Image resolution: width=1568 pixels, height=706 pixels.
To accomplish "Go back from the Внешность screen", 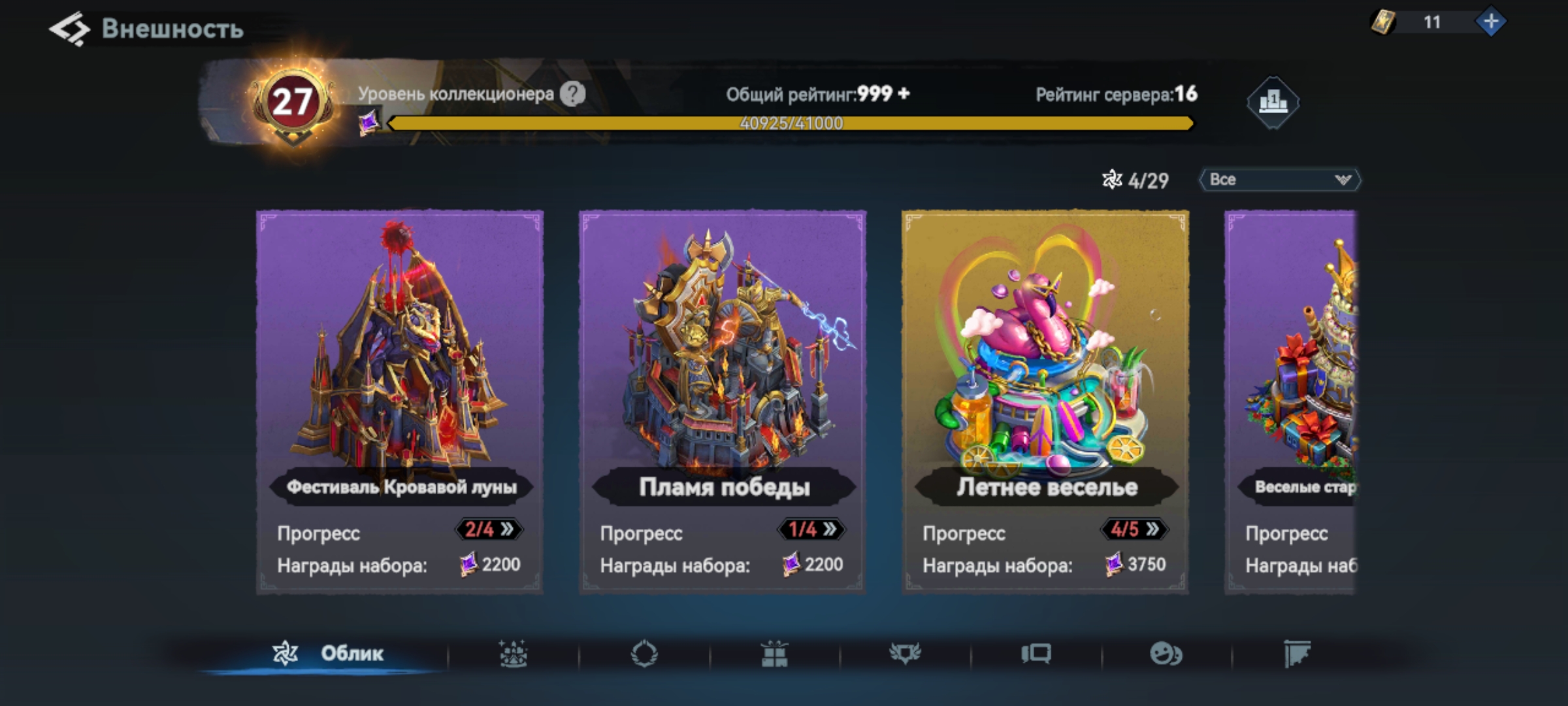I will 69,29.
